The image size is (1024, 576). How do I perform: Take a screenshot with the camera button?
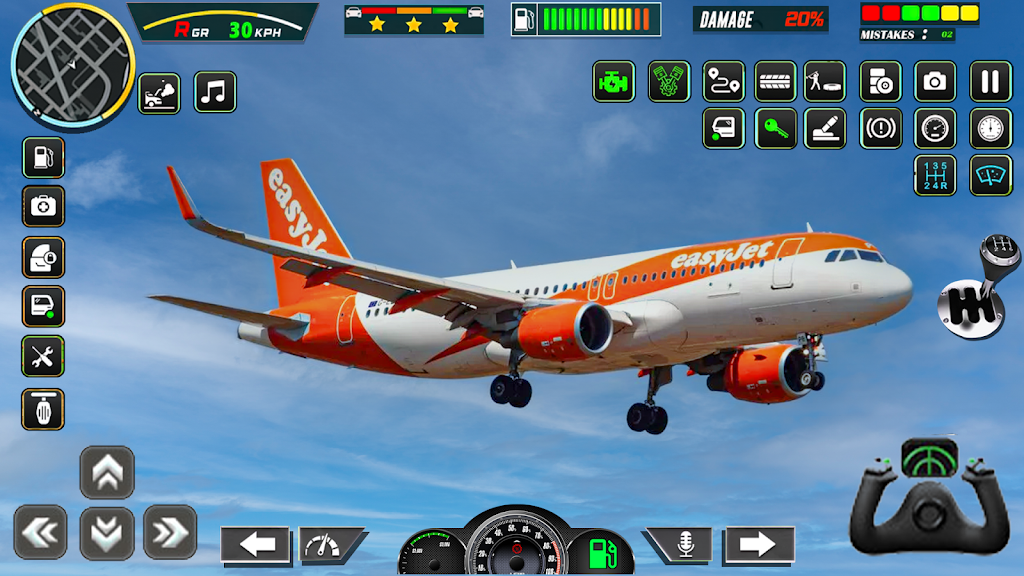pos(935,81)
